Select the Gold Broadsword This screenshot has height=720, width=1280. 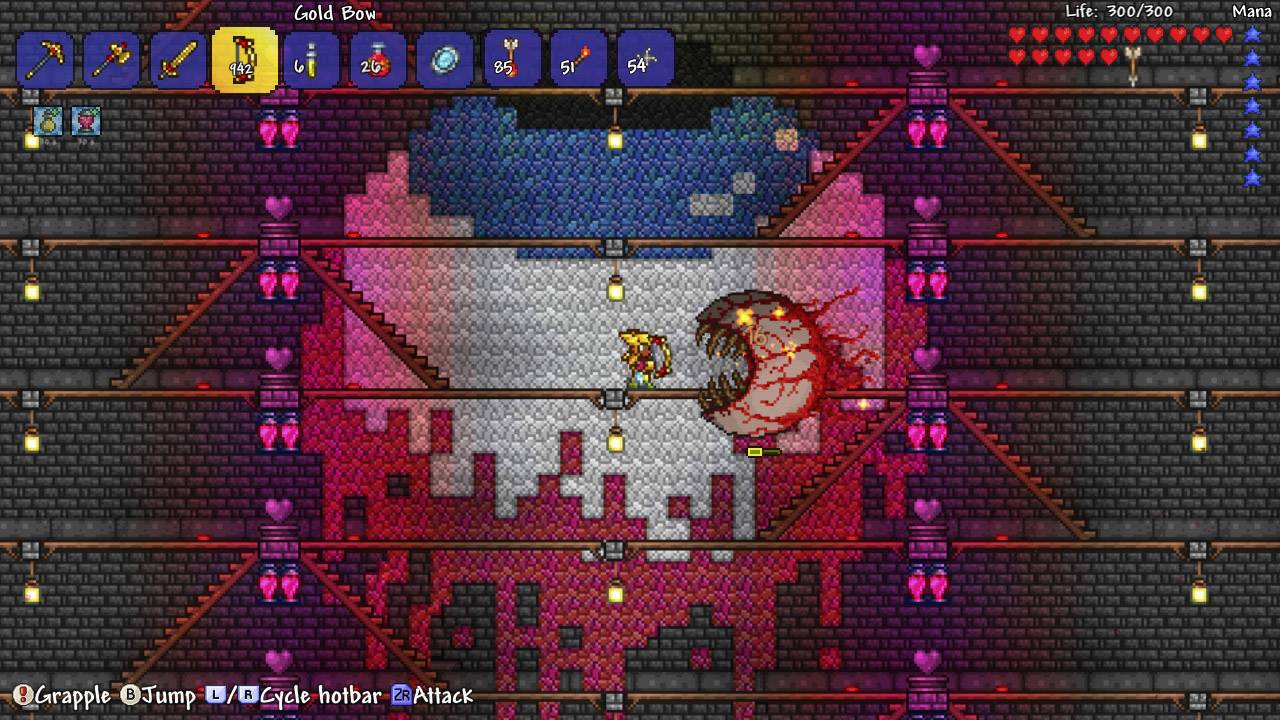point(177,58)
